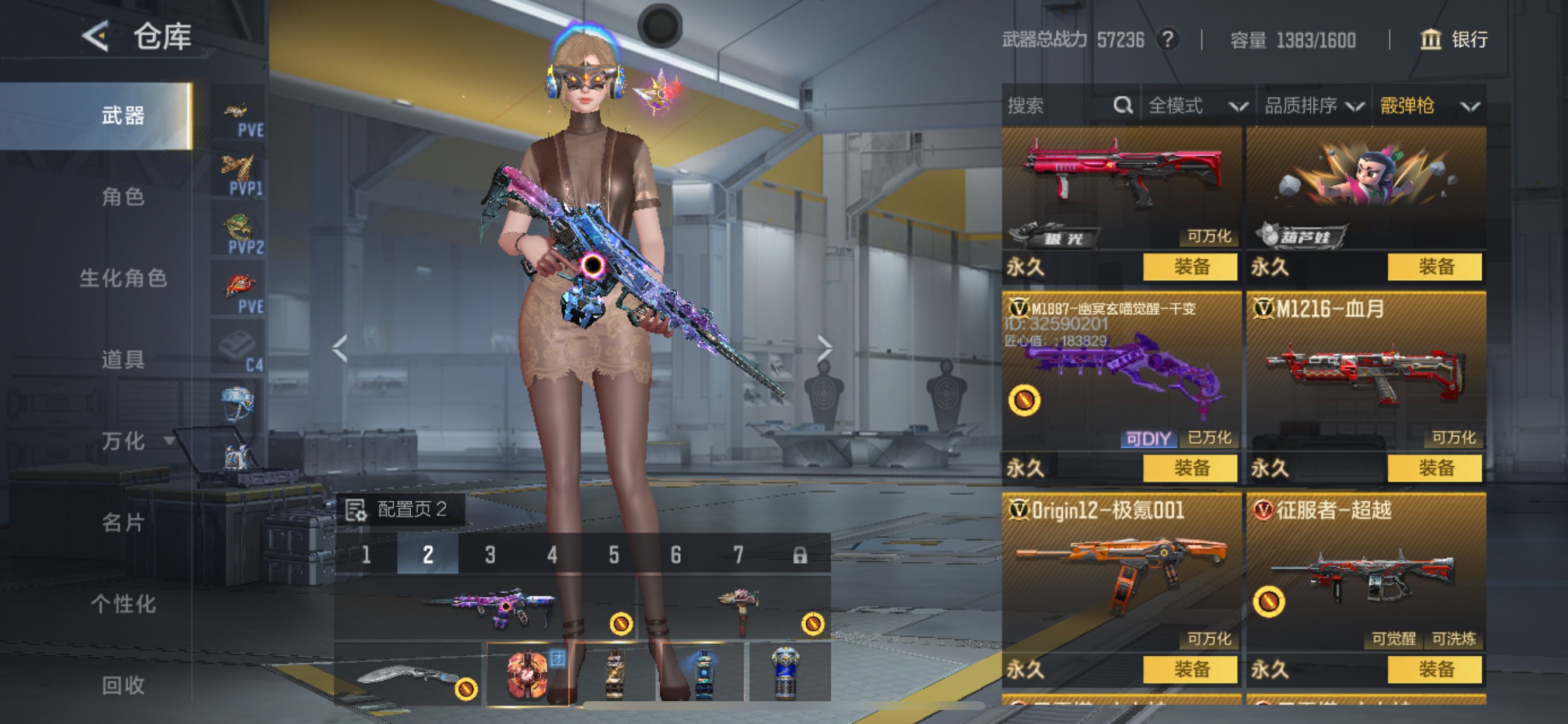Open the 生化角色 category
Viewport: 1568px width, 724px height.
tap(123, 278)
